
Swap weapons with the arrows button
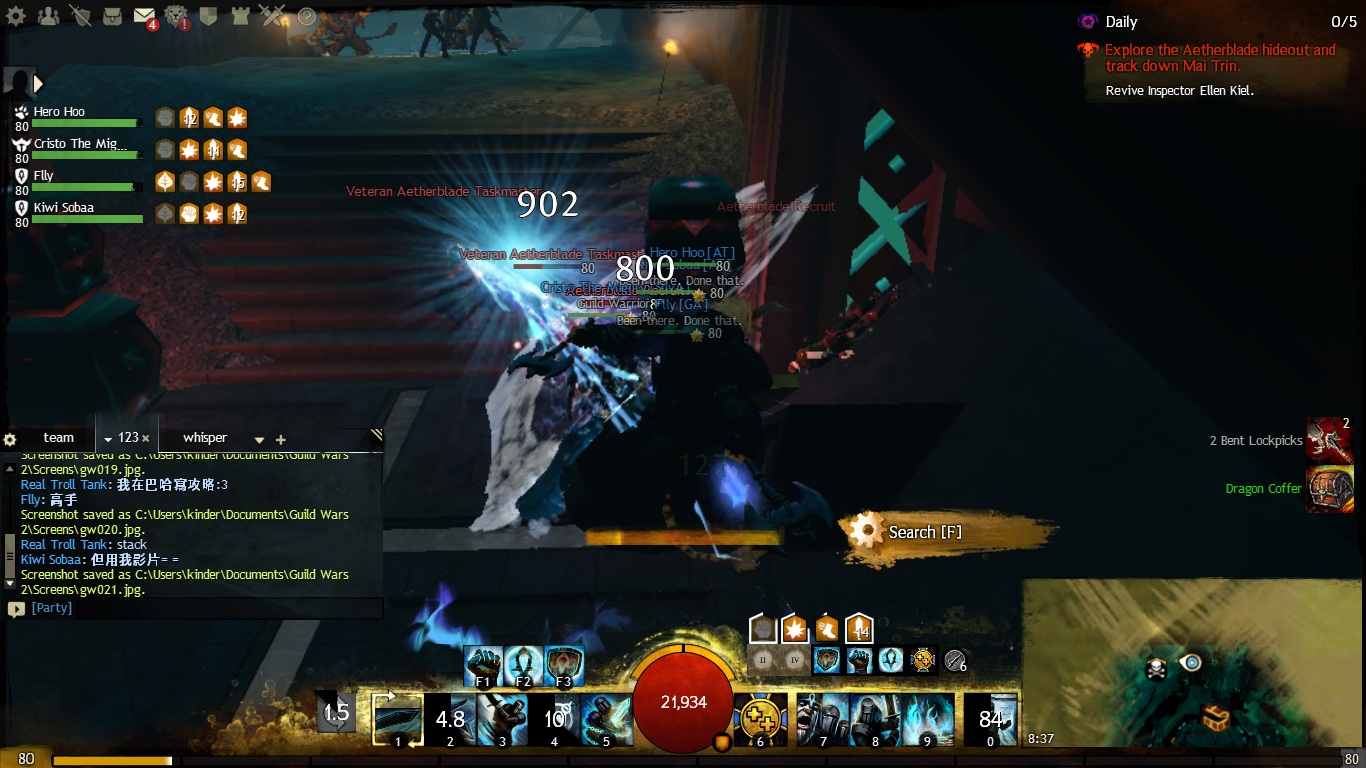click(x=336, y=712)
